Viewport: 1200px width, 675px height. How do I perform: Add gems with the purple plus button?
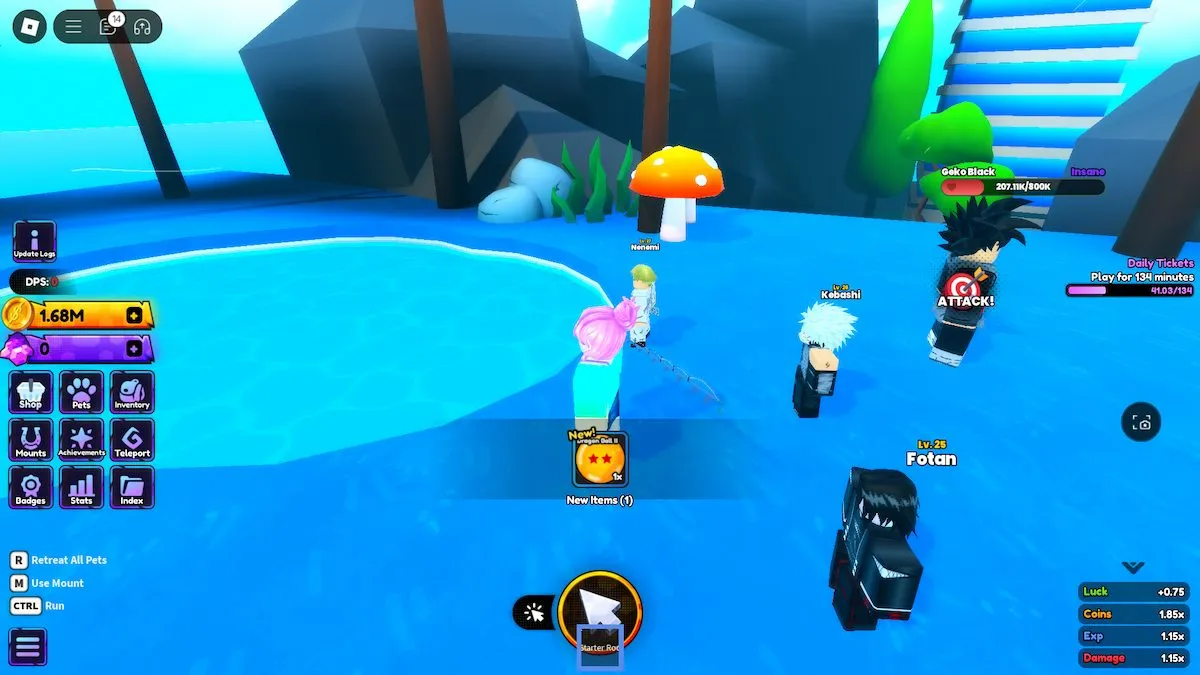(134, 349)
